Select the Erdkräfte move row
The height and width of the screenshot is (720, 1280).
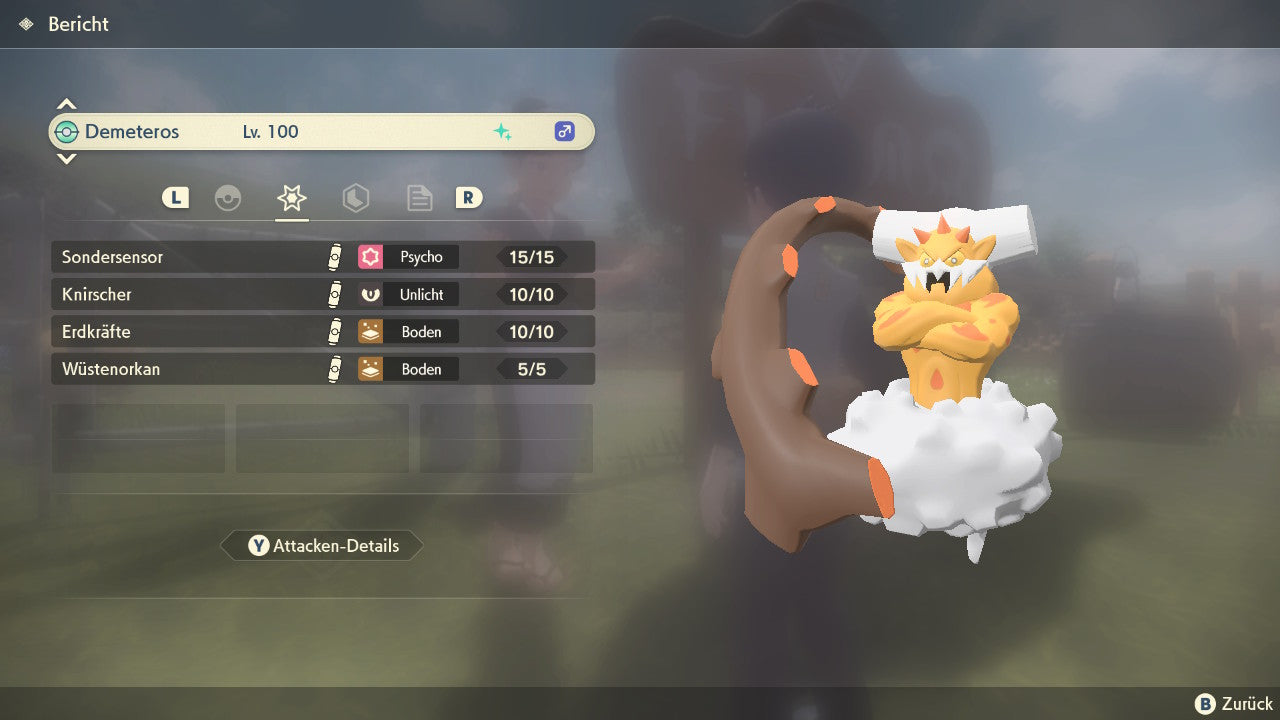[322, 332]
